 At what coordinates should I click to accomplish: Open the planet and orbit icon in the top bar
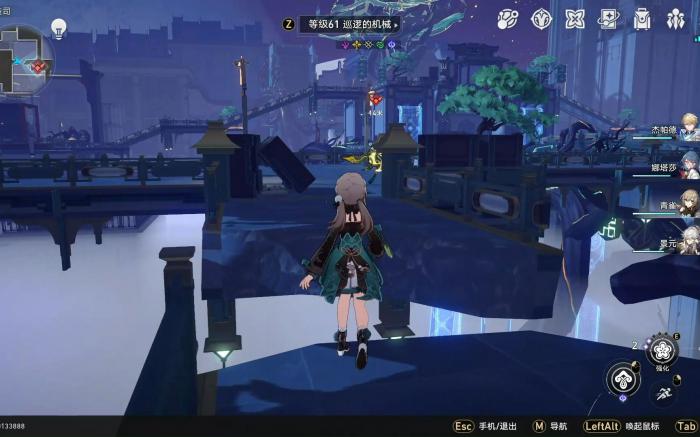508,19
